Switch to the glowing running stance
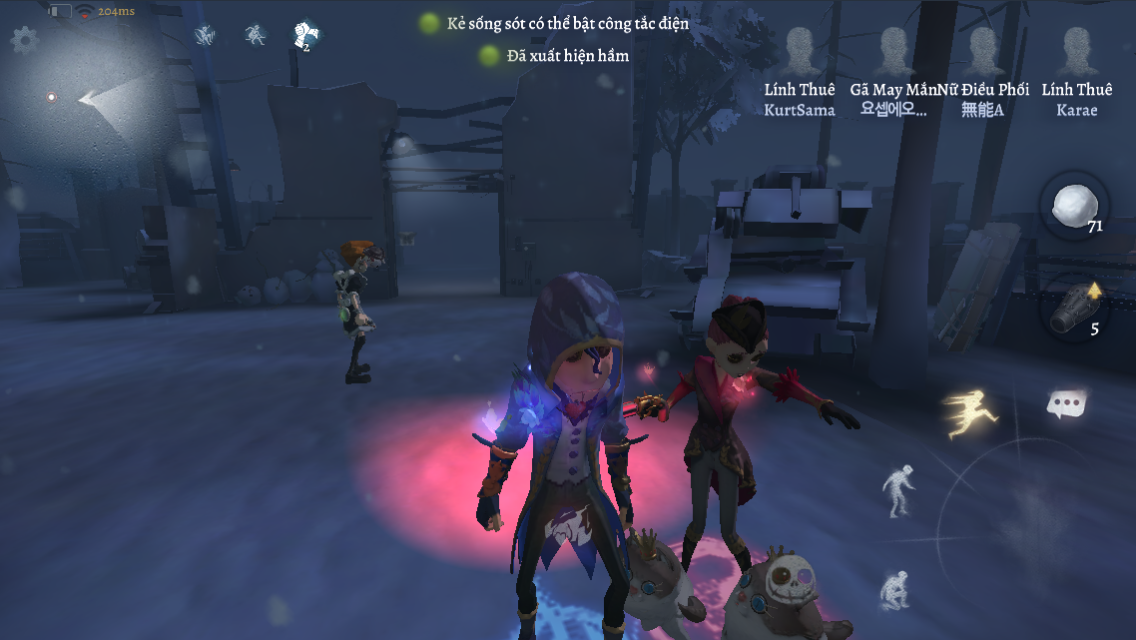The height and width of the screenshot is (640, 1136). [x=968, y=414]
